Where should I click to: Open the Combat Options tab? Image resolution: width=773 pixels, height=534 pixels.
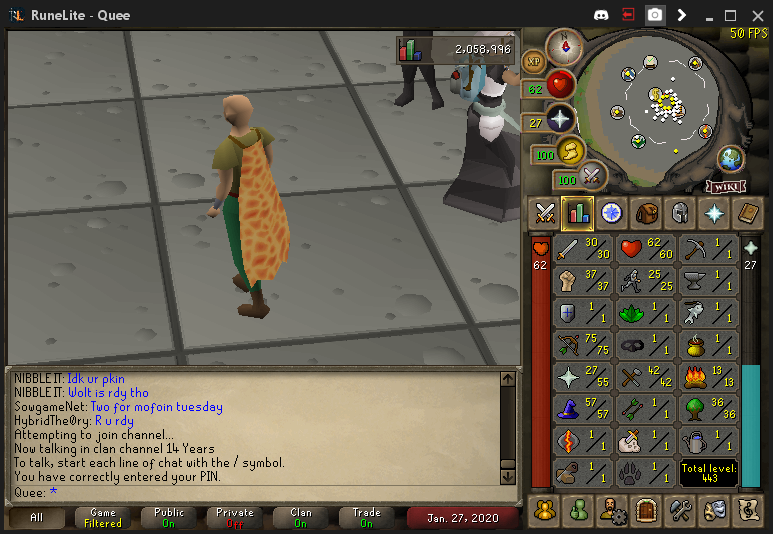pyautogui.click(x=545, y=212)
